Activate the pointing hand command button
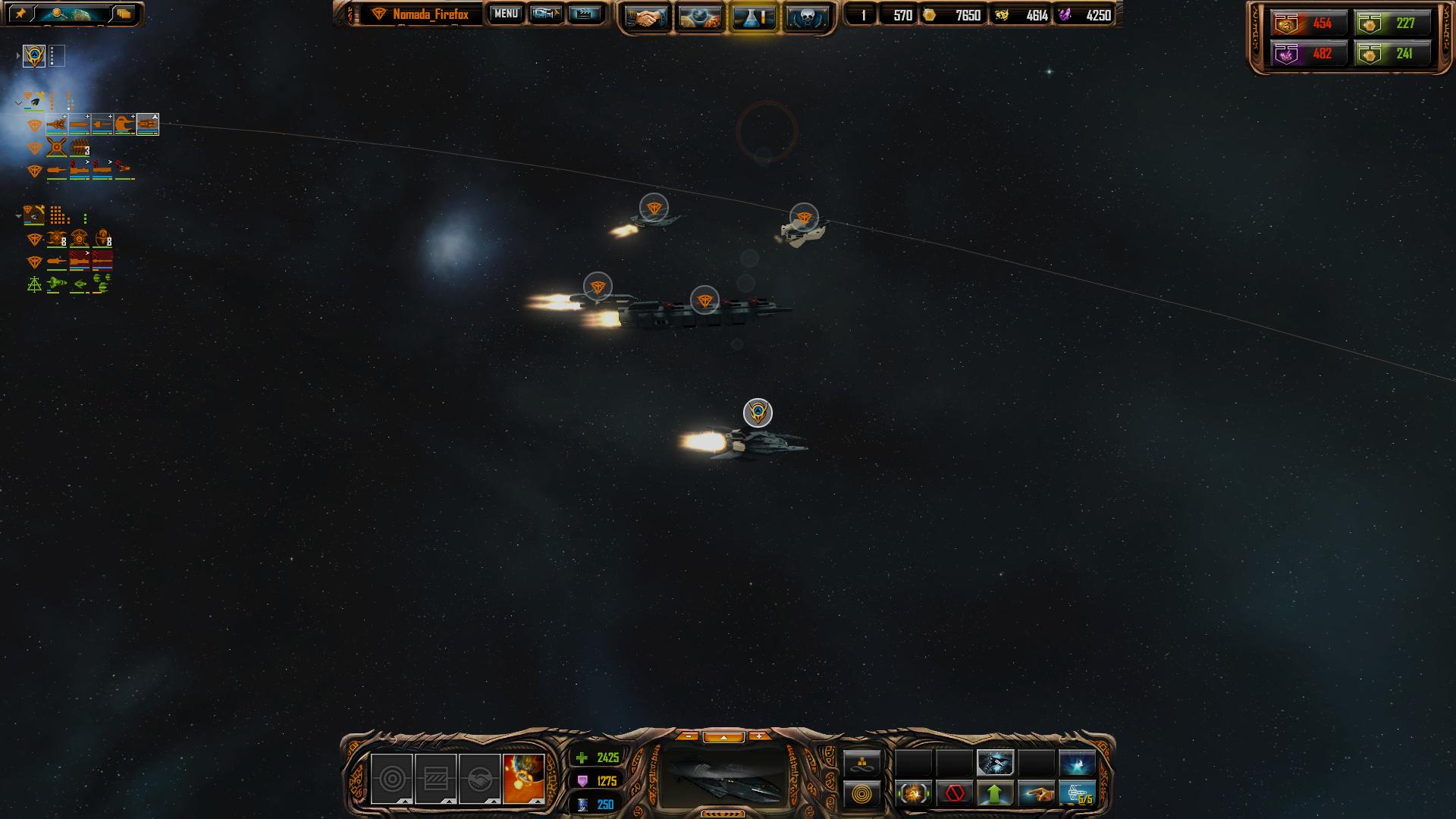This screenshot has width=1456, height=819. tap(1037, 794)
